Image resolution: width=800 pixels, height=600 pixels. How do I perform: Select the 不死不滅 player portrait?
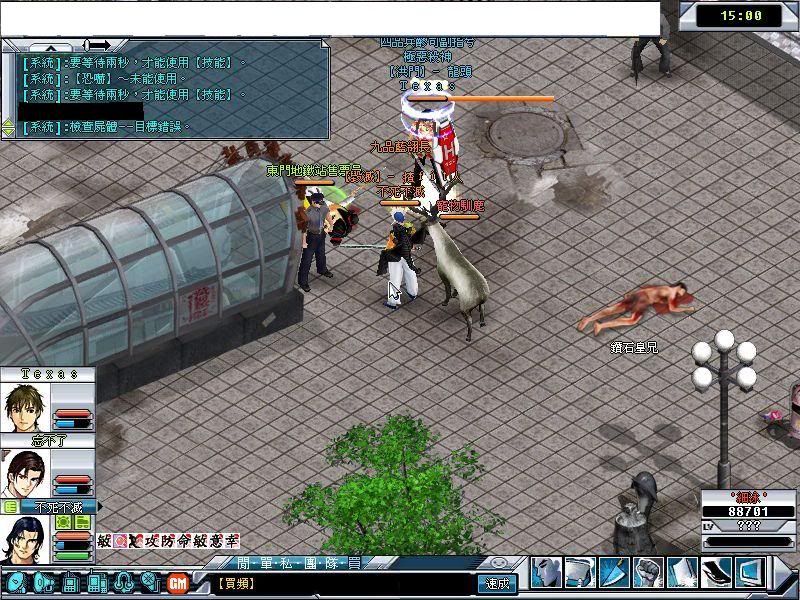tap(26, 540)
